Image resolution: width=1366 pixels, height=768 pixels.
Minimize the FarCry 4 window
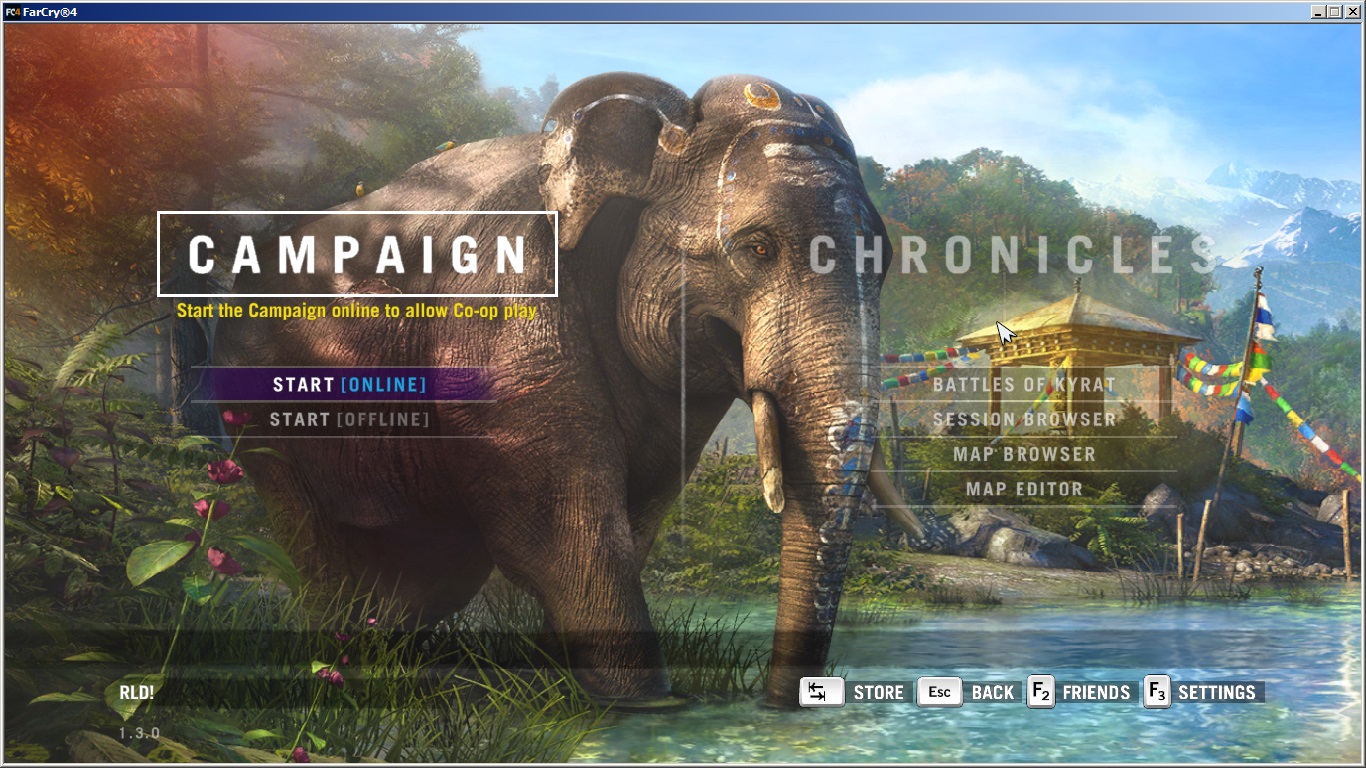(1318, 12)
